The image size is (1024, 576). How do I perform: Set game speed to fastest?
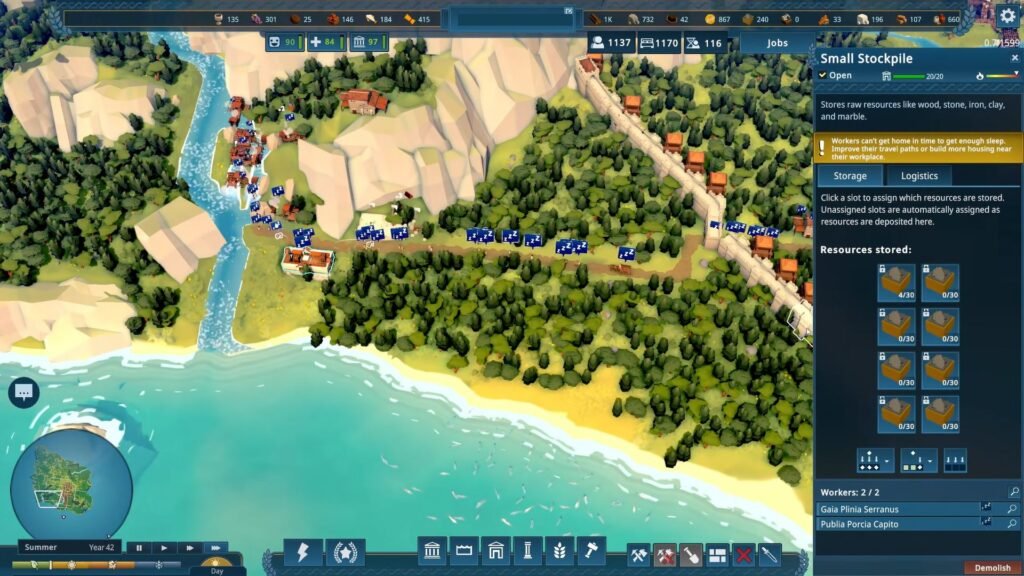tap(214, 548)
